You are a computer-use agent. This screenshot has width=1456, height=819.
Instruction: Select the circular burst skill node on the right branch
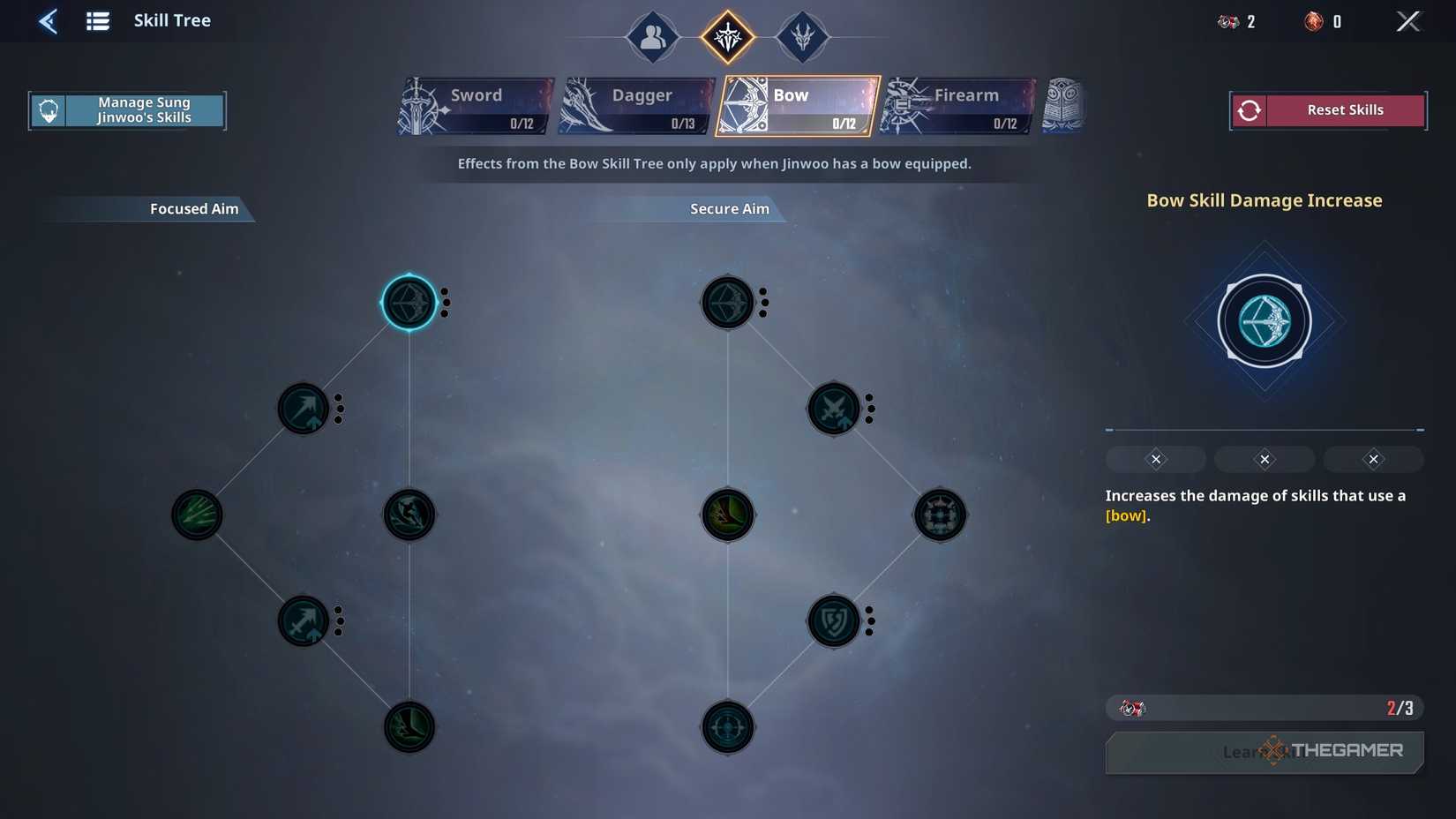[940, 515]
